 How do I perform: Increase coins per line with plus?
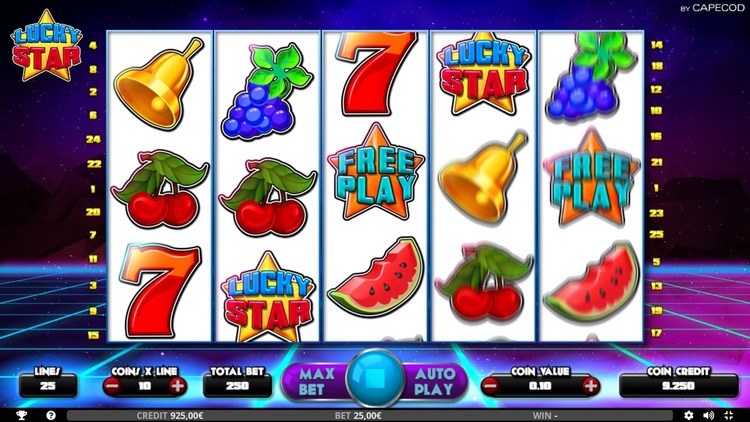point(178,385)
